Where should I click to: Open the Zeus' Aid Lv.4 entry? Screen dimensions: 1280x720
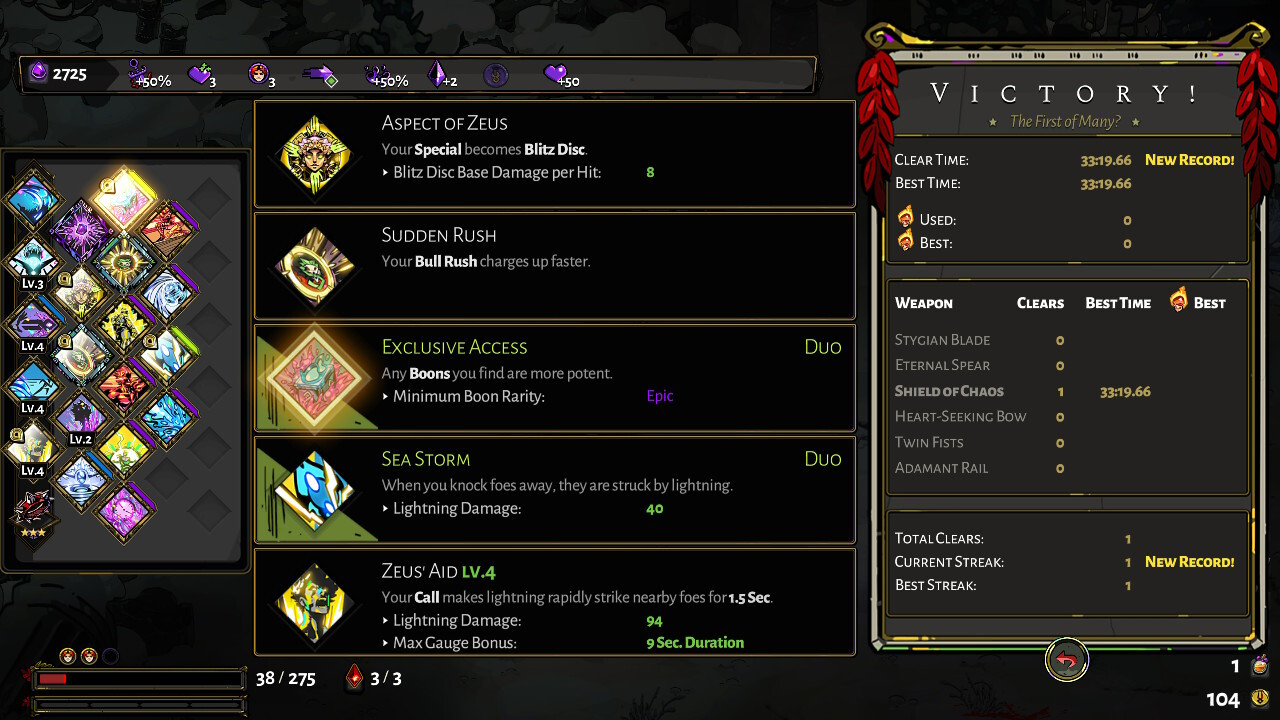(554, 602)
